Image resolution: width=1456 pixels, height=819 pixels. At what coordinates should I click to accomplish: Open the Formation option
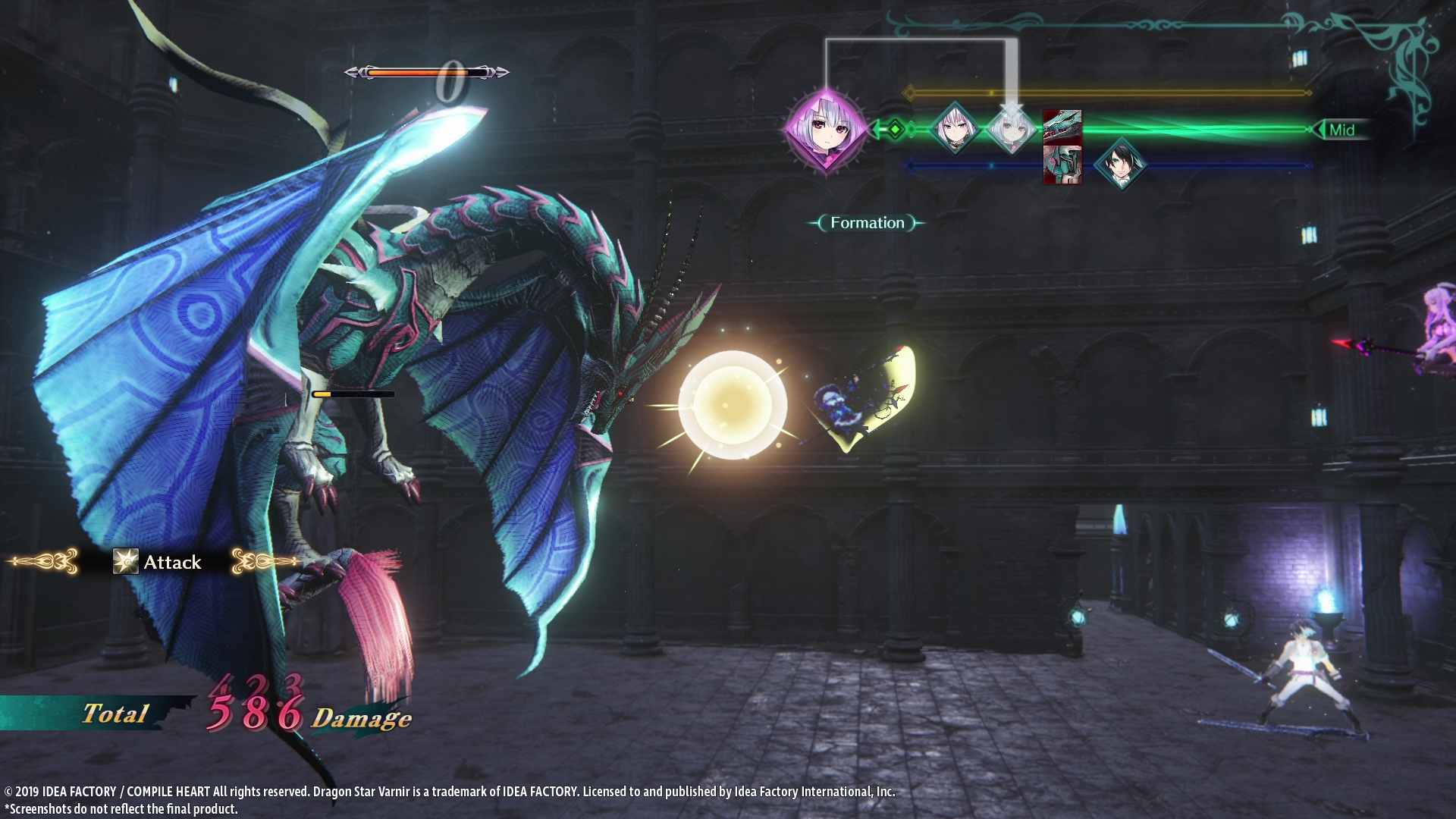click(x=867, y=223)
